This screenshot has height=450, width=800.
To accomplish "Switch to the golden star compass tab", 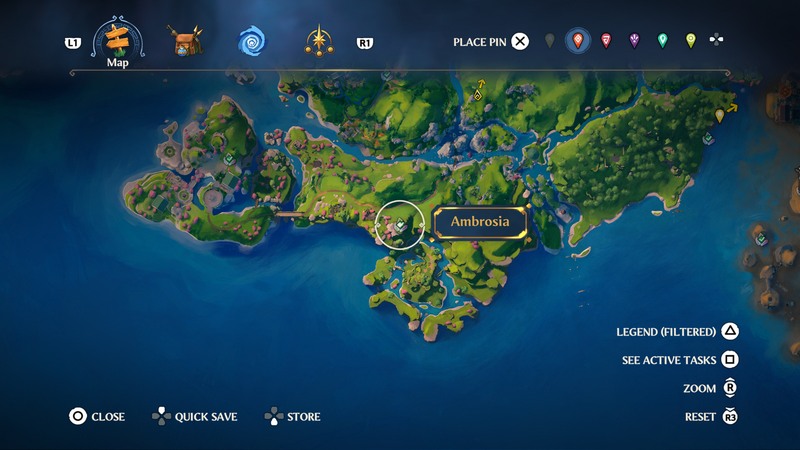I will pos(320,42).
